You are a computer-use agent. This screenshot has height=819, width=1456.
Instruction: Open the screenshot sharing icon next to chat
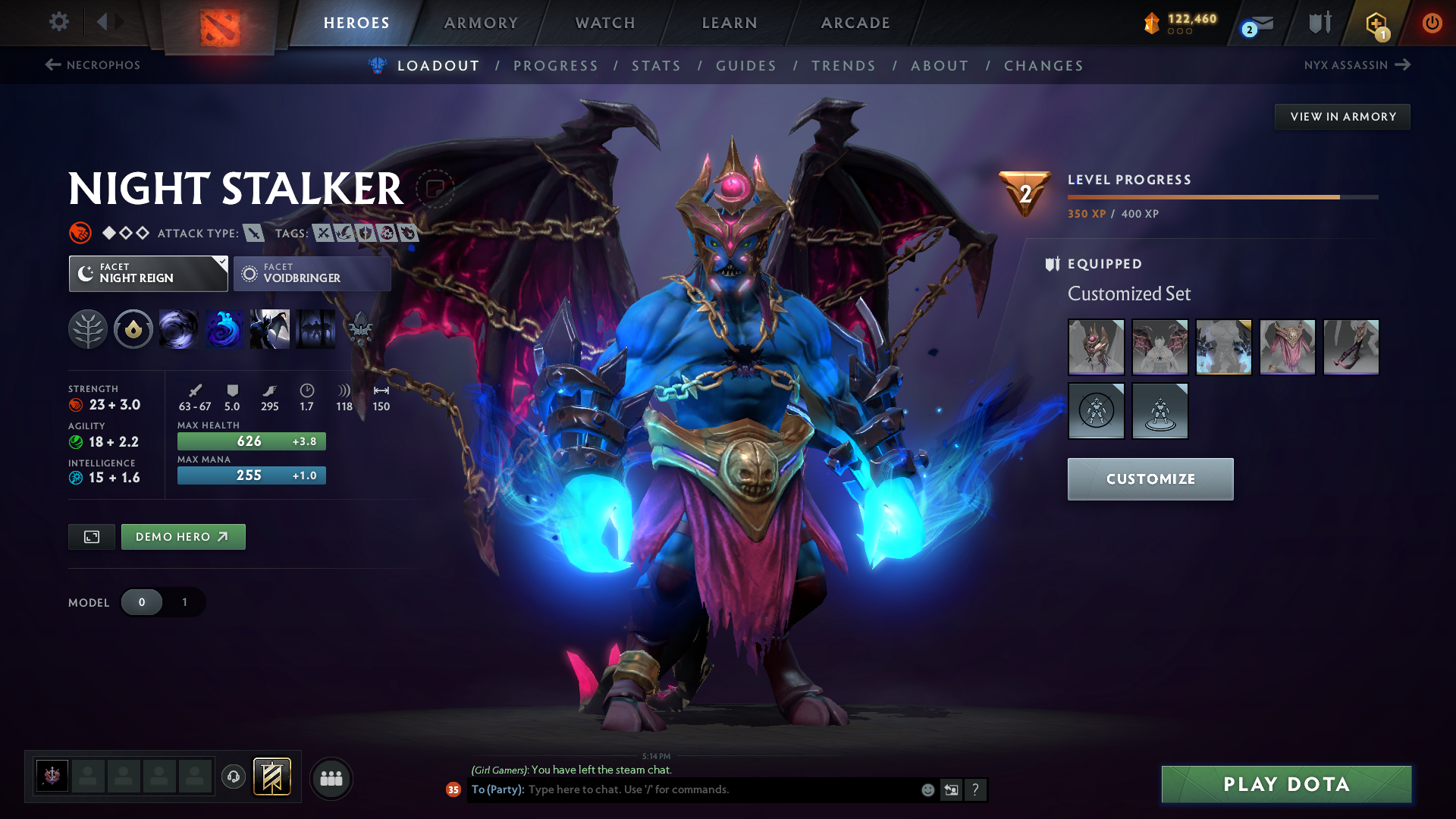951,789
